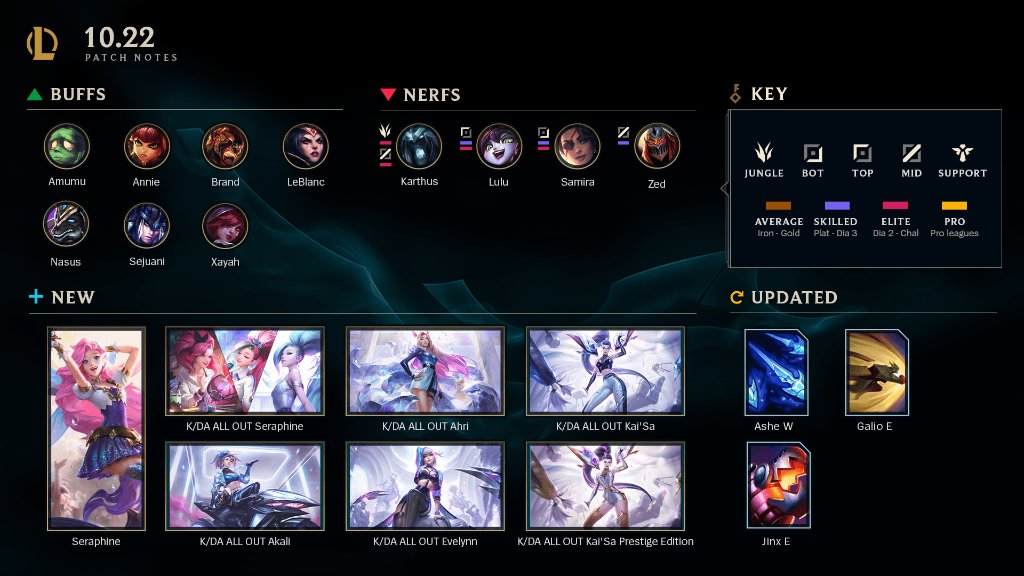Choose the Zed nerf portrait
This screenshot has width=1024, height=576.
tap(657, 146)
